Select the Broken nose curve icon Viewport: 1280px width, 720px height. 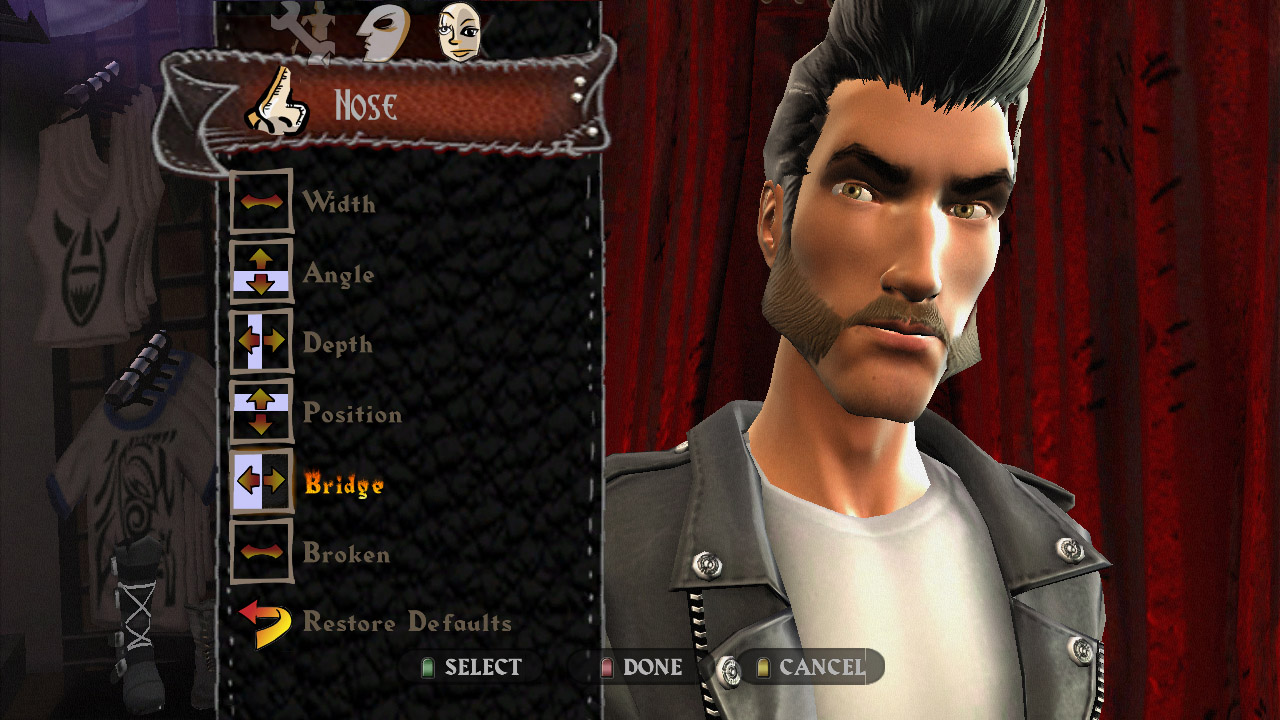pos(261,552)
